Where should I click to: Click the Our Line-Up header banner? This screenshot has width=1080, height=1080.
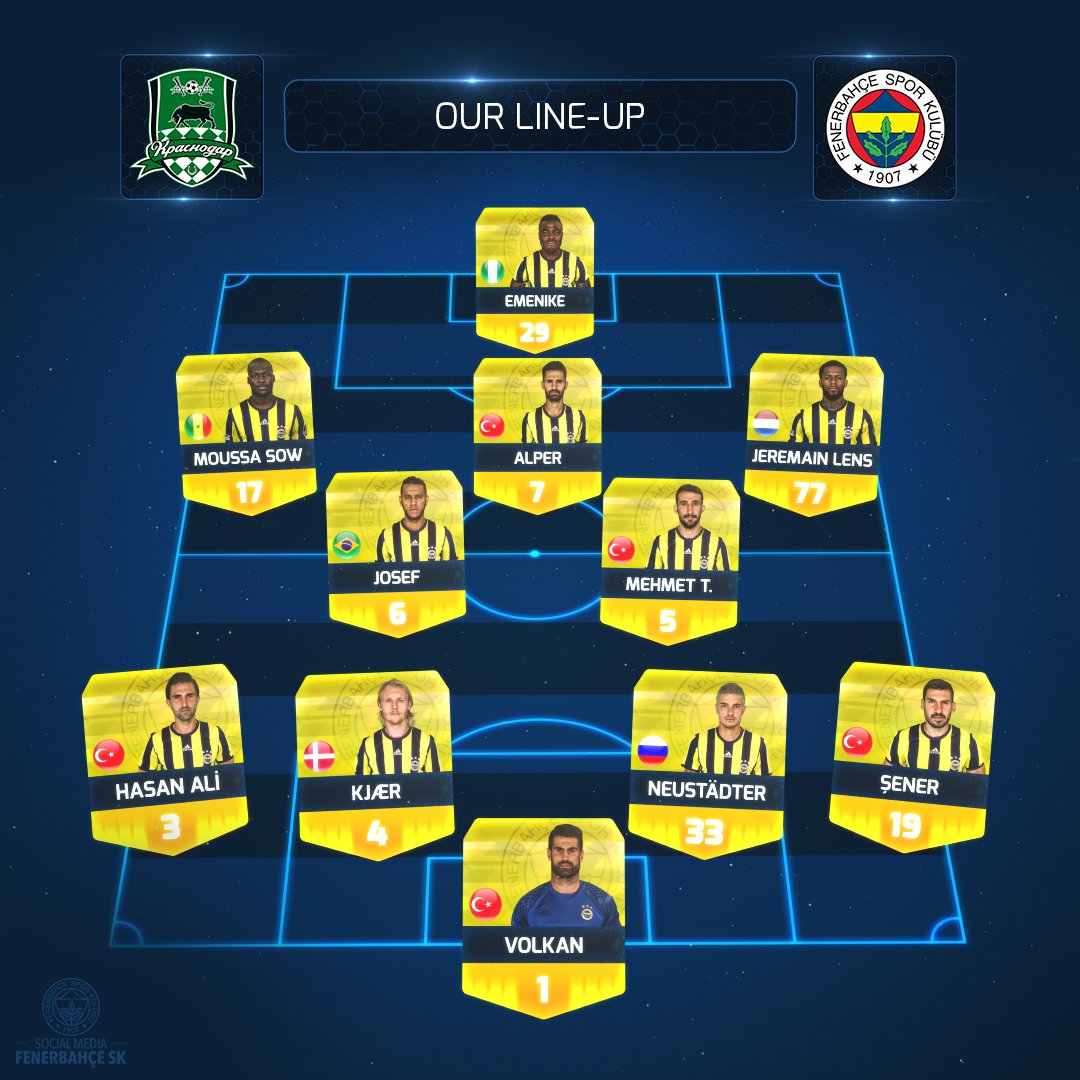click(x=540, y=116)
